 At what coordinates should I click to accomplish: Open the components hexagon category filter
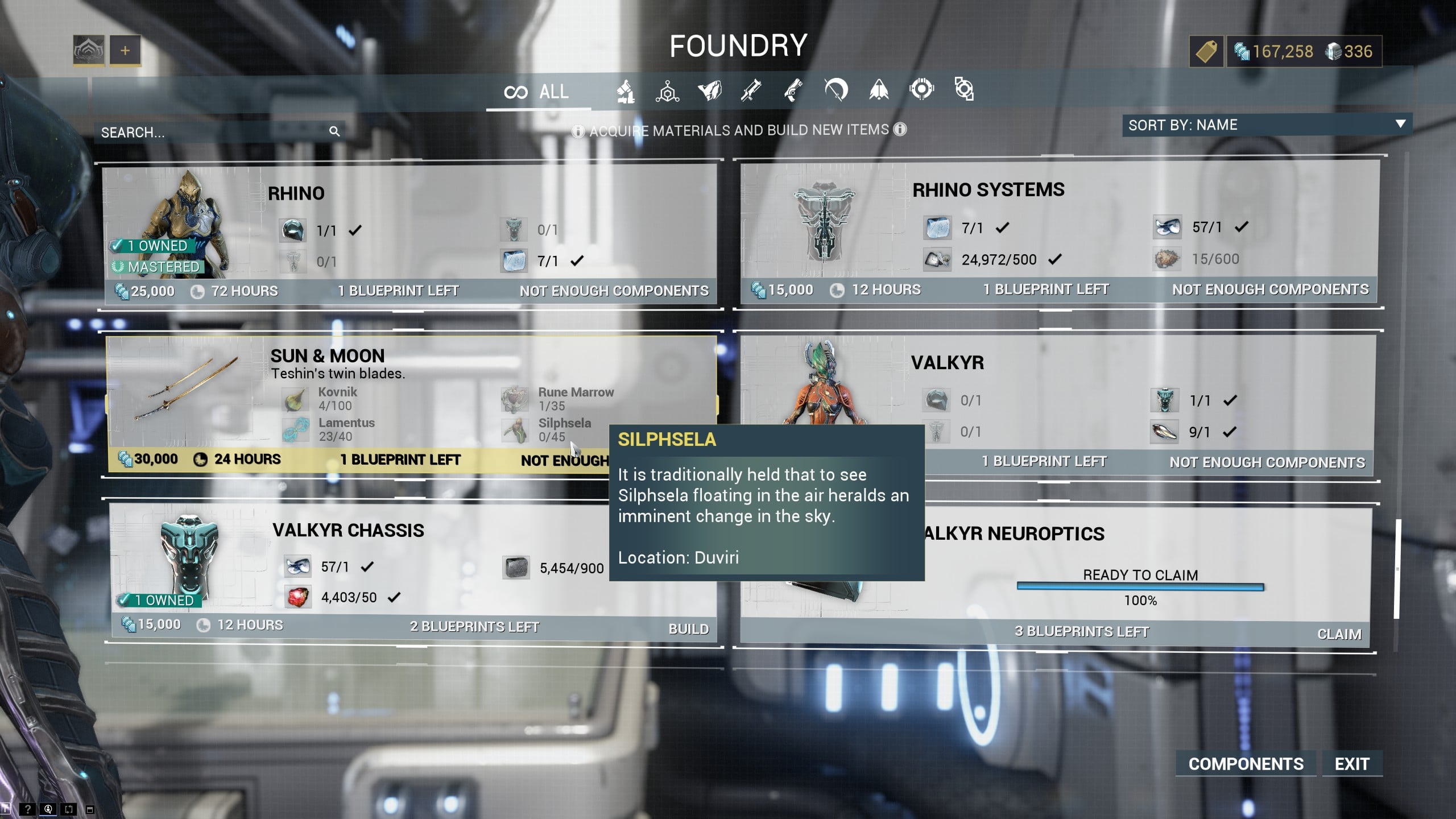pos(667,90)
